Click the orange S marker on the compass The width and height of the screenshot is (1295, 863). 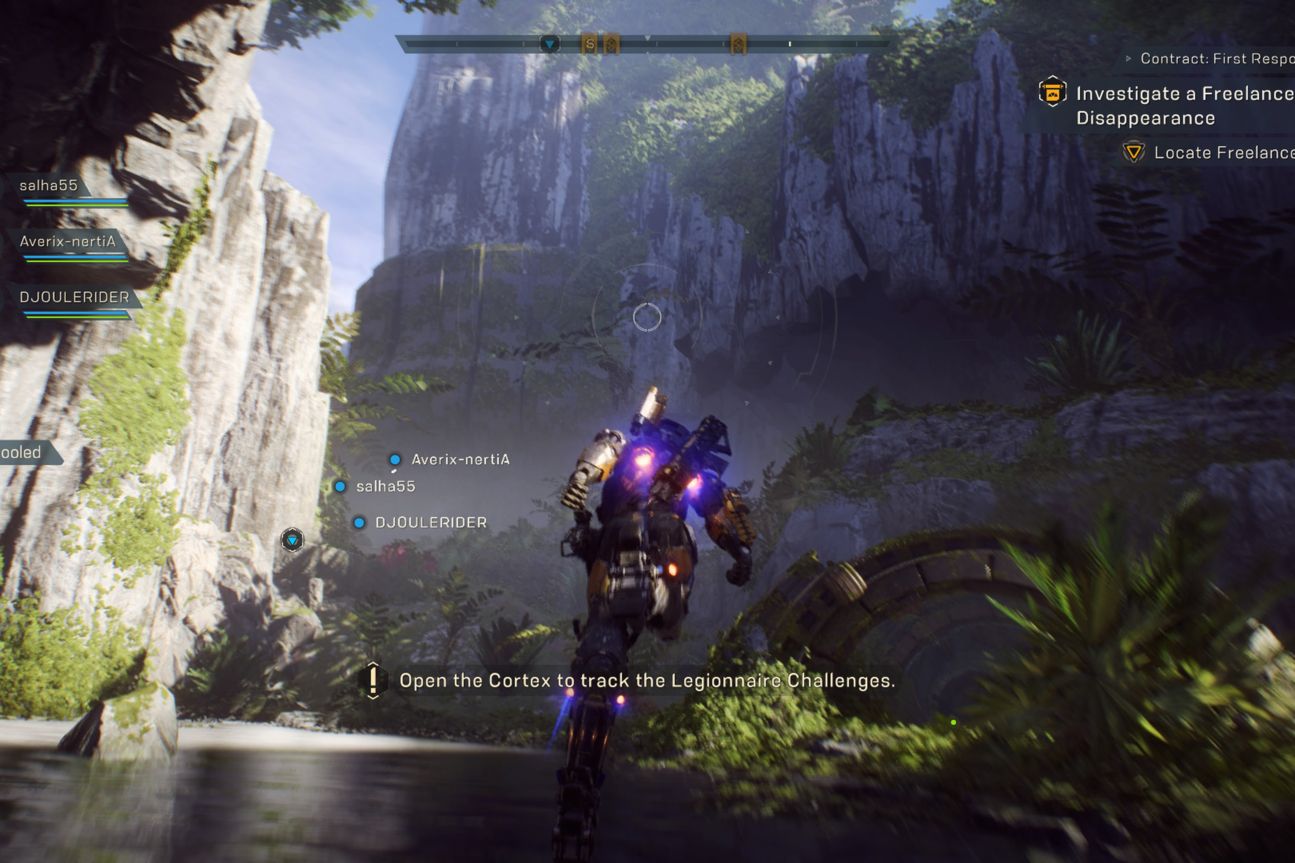point(589,44)
